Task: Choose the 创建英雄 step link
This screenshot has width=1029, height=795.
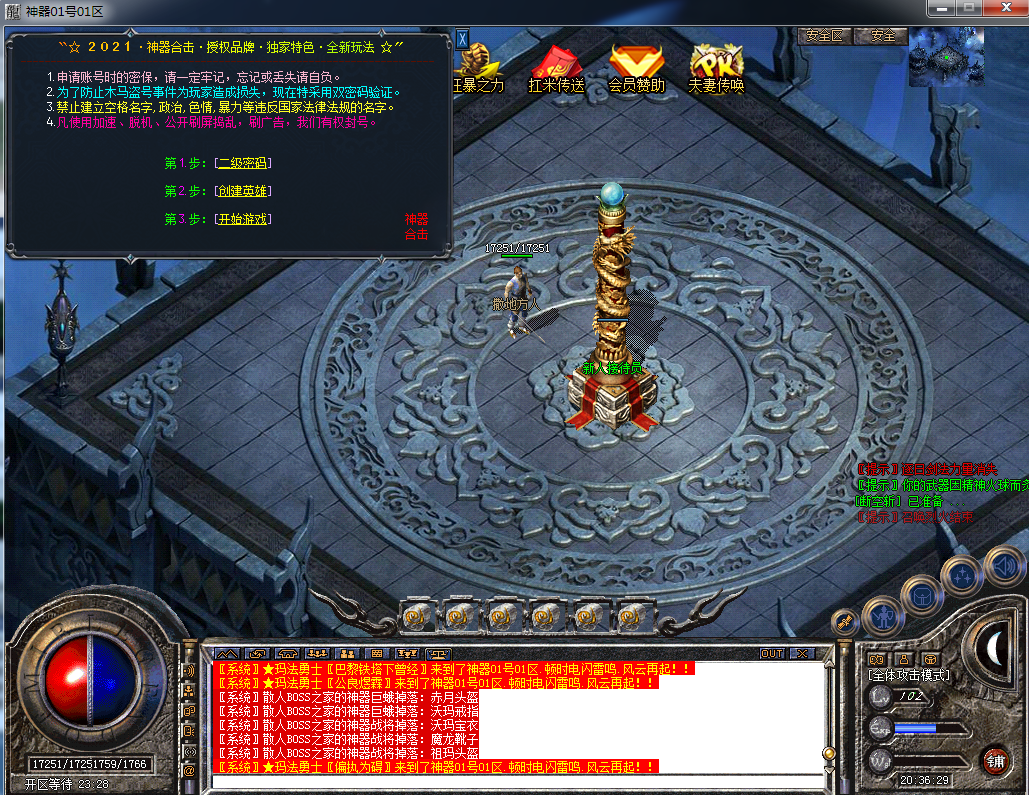Action: point(243,191)
